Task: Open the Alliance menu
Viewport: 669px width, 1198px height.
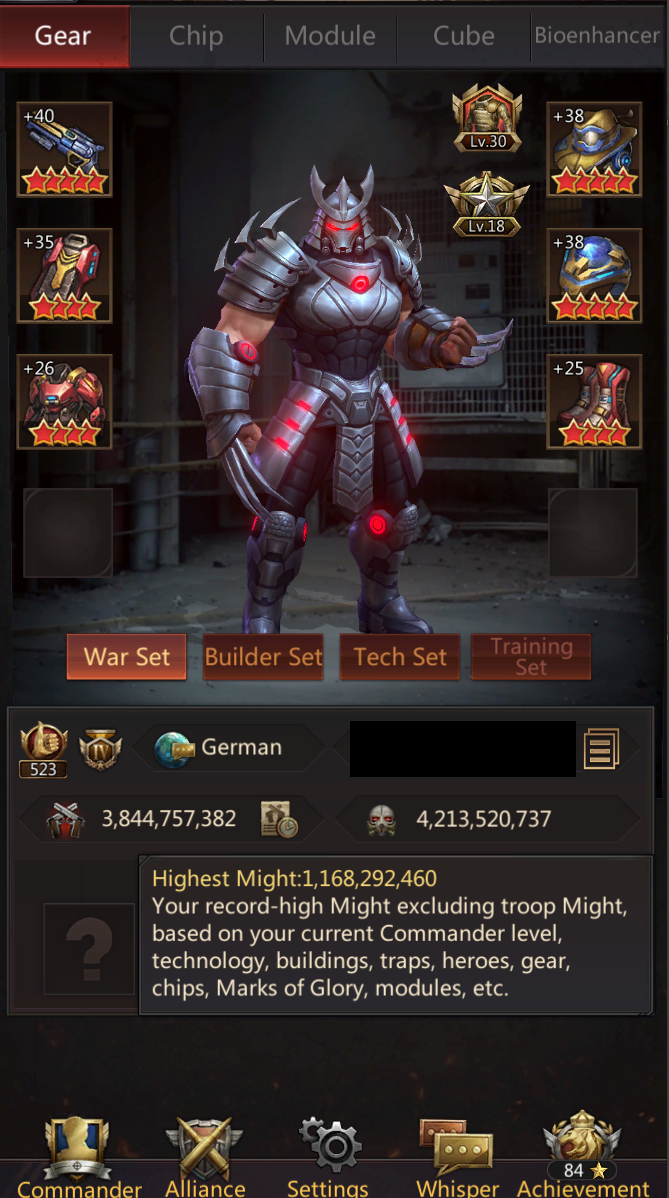Action: (204, 1155)
